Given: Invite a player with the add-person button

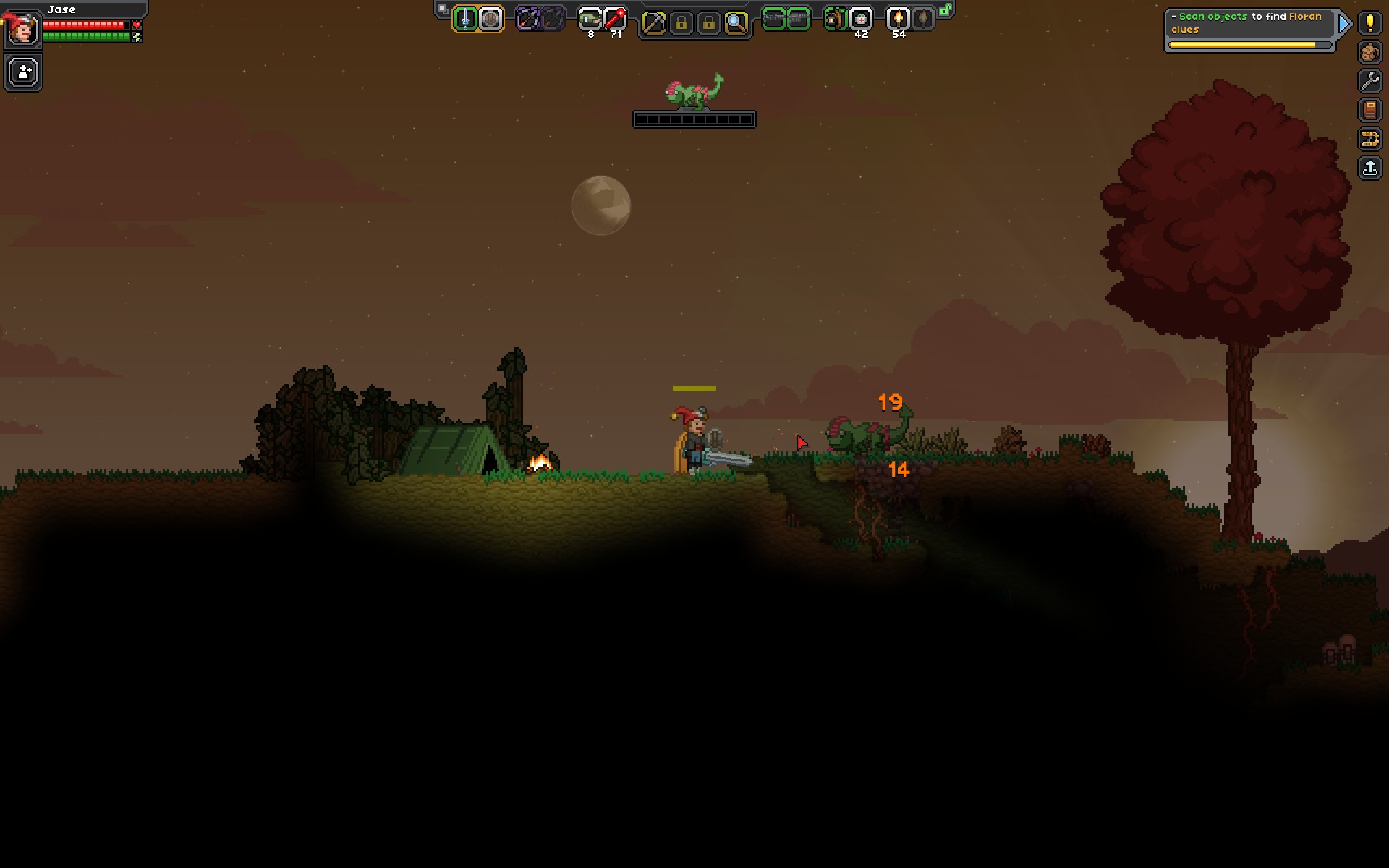Looking at the screenshot, I should point(23,72).
